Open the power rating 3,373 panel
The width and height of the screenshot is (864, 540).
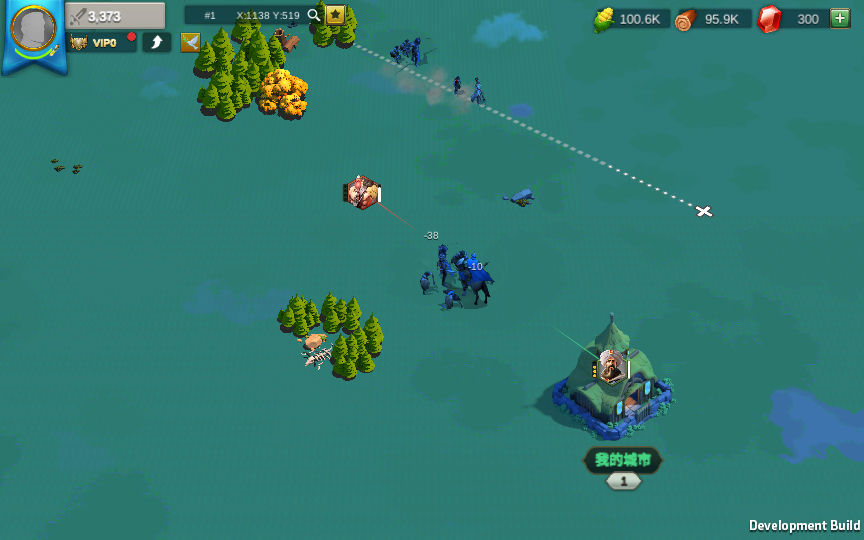point(115,16)
